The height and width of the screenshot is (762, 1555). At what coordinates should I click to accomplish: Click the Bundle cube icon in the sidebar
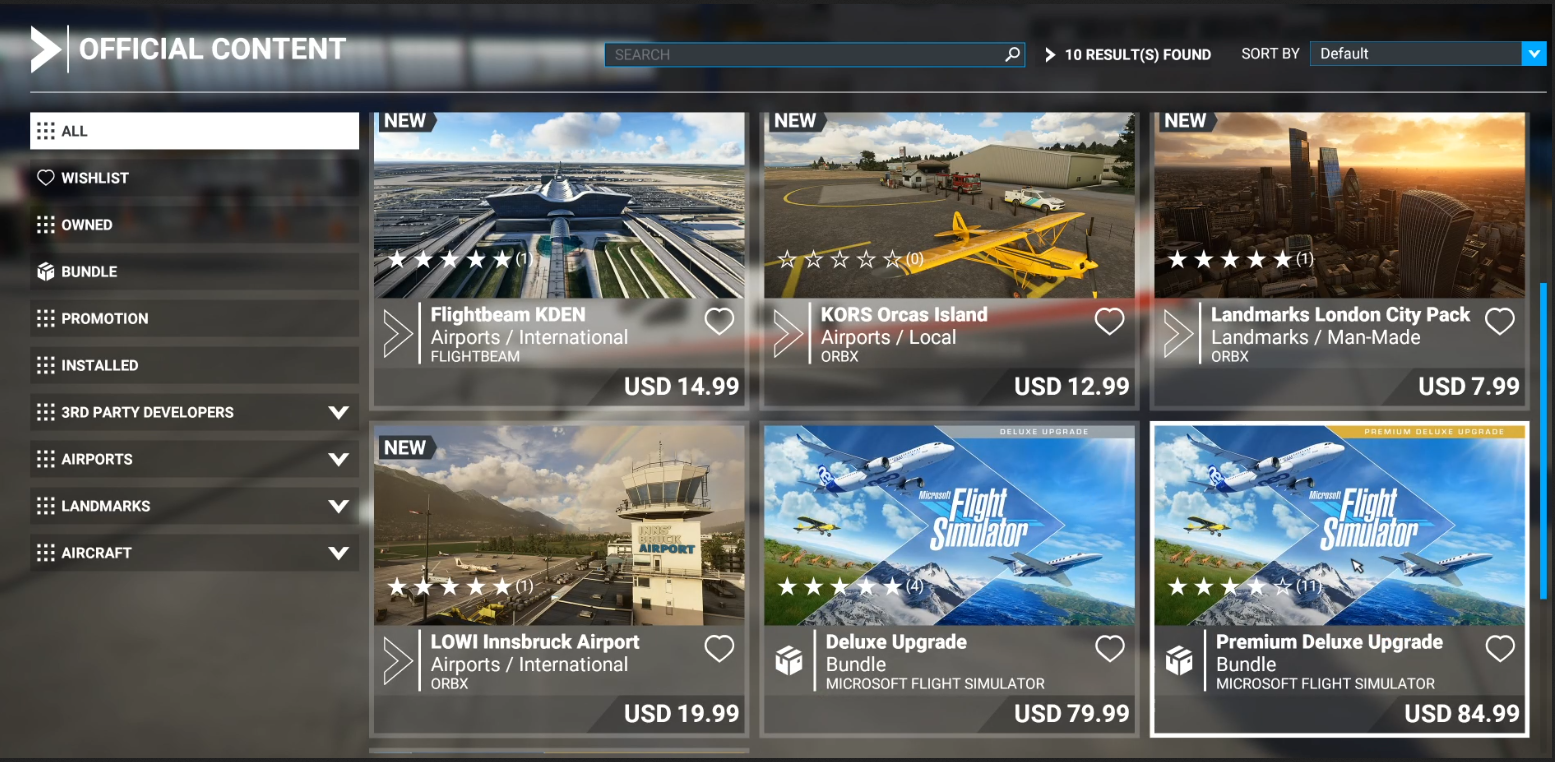pos(46,271)
